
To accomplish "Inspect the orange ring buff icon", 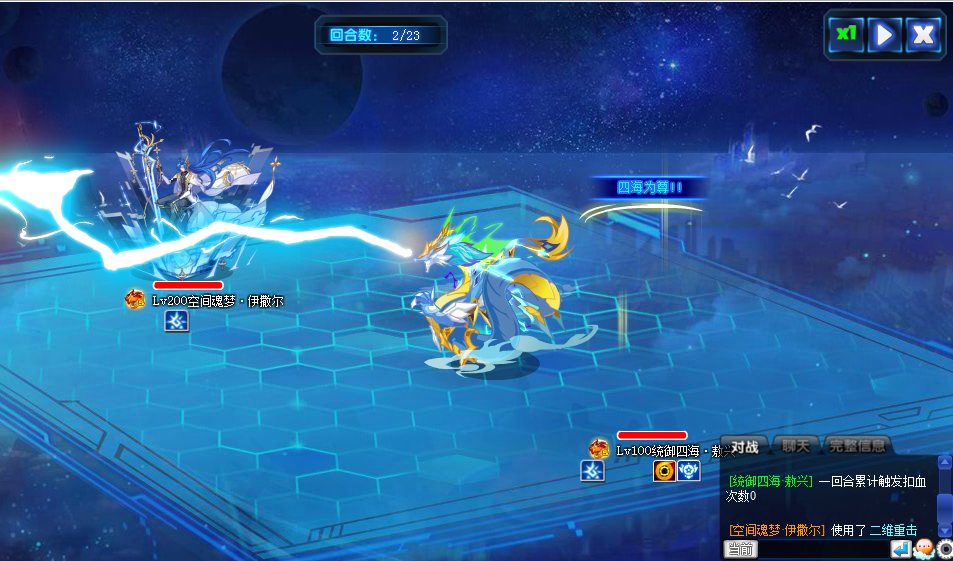I will [x=664, y=471].
